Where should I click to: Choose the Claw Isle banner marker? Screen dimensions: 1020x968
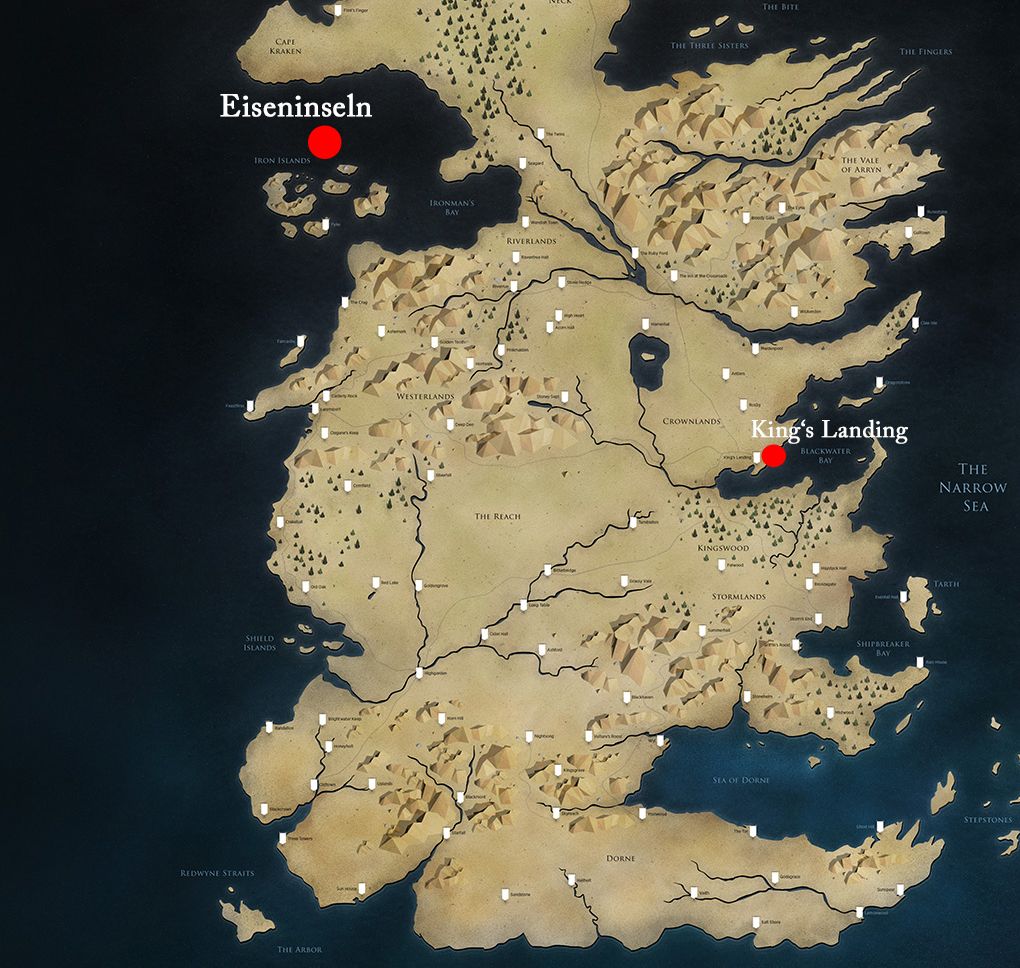[x=916, y=322]
